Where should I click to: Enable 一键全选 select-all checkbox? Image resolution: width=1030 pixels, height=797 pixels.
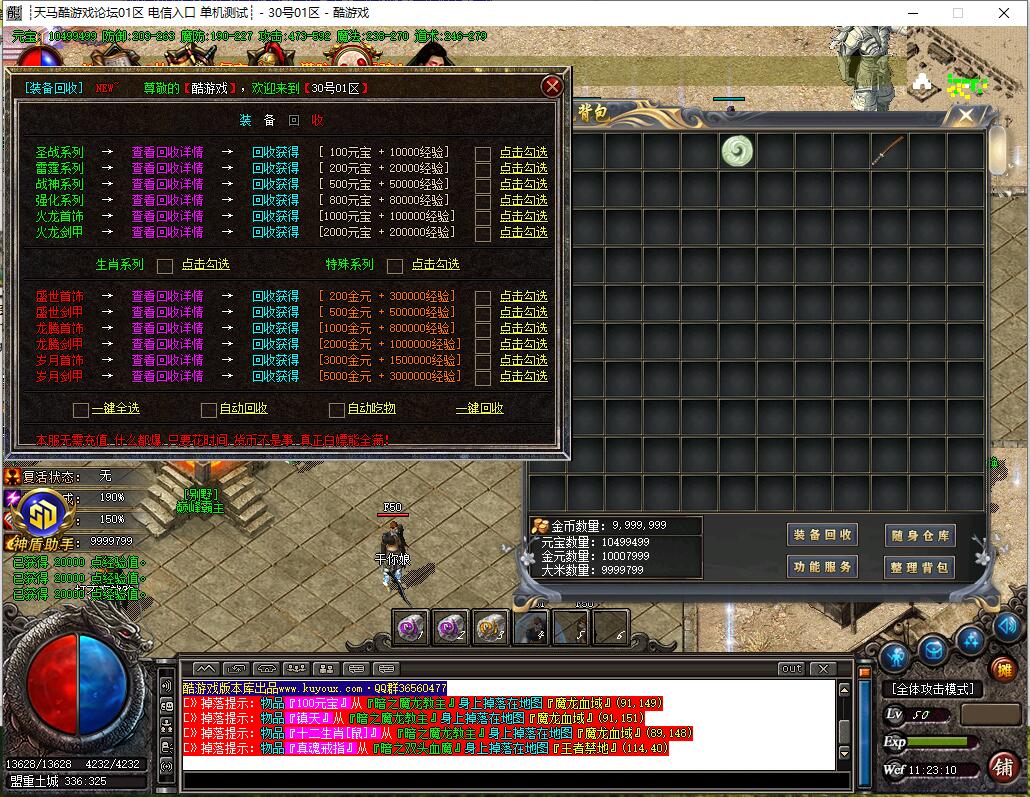(x=81, y=409)
